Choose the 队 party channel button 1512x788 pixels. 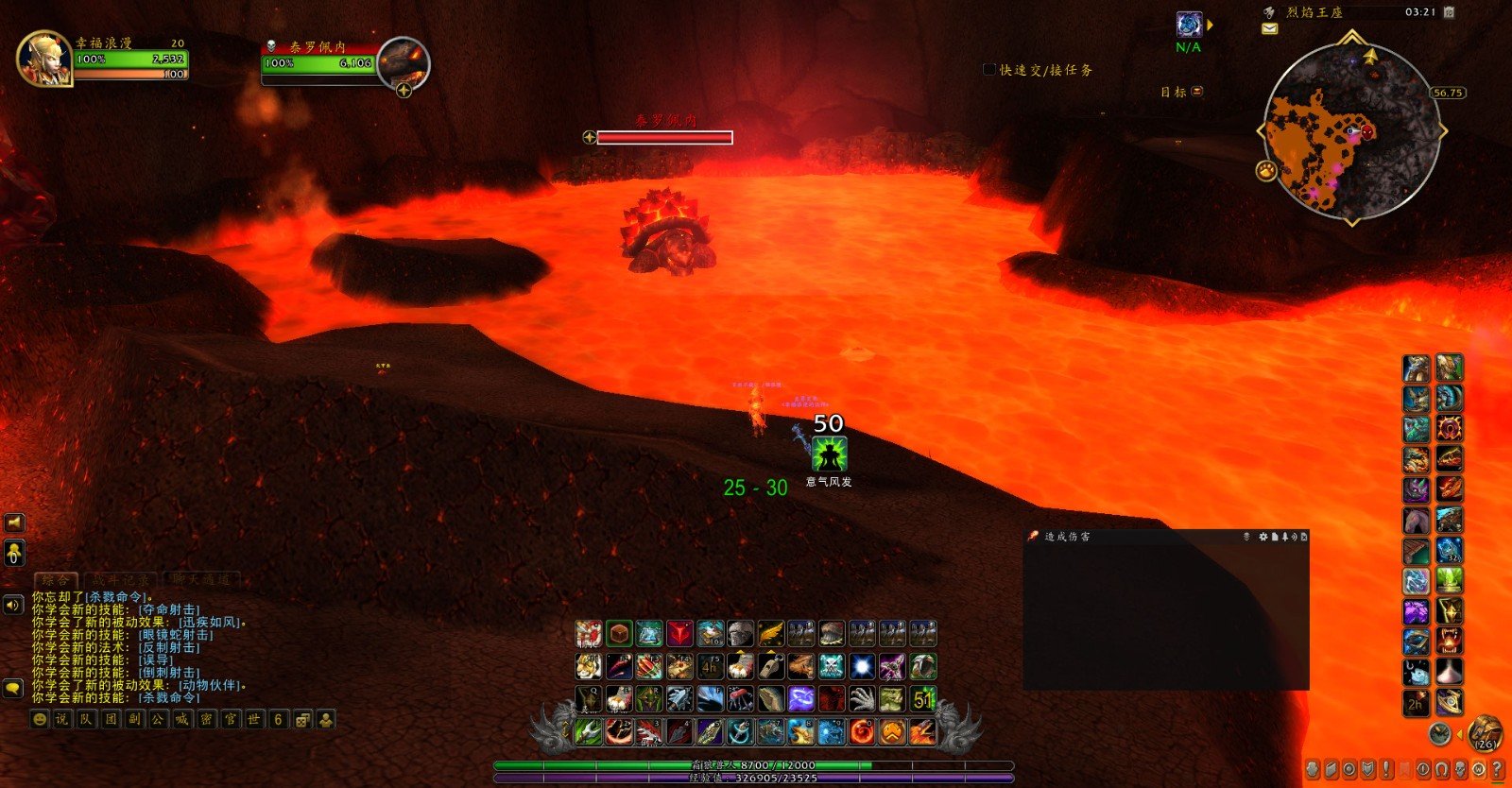(86, 720)
